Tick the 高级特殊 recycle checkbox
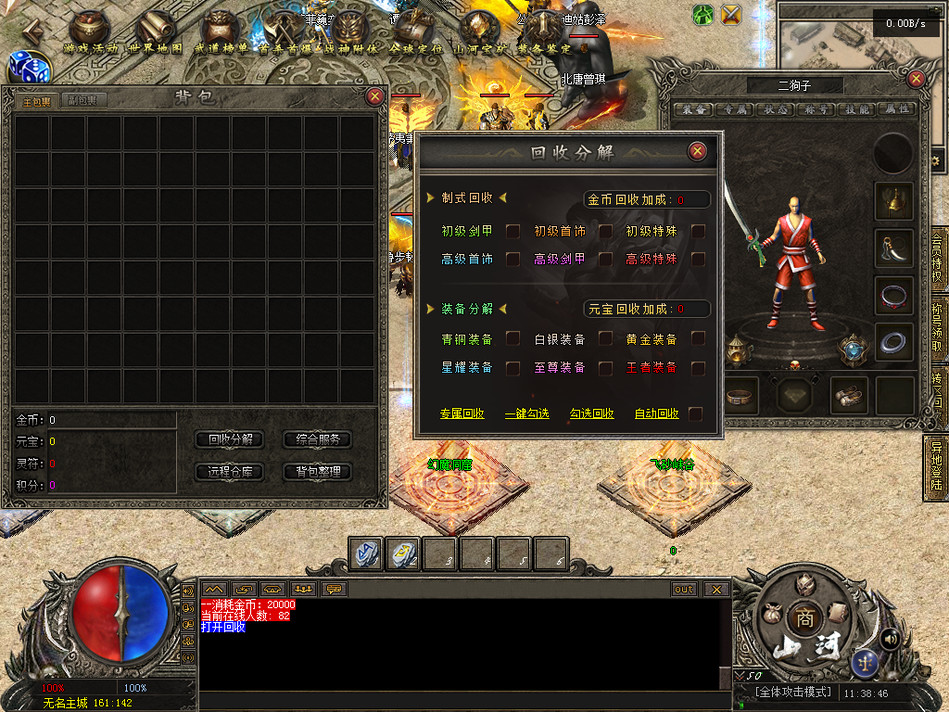Image resolution: width=949 pixels, height=712 pixels. [x=698, y=259]
